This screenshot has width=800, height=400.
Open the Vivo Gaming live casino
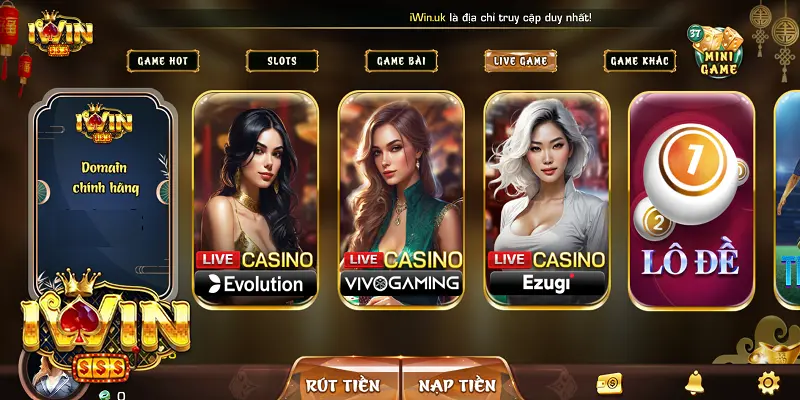[x=401, y=198]
